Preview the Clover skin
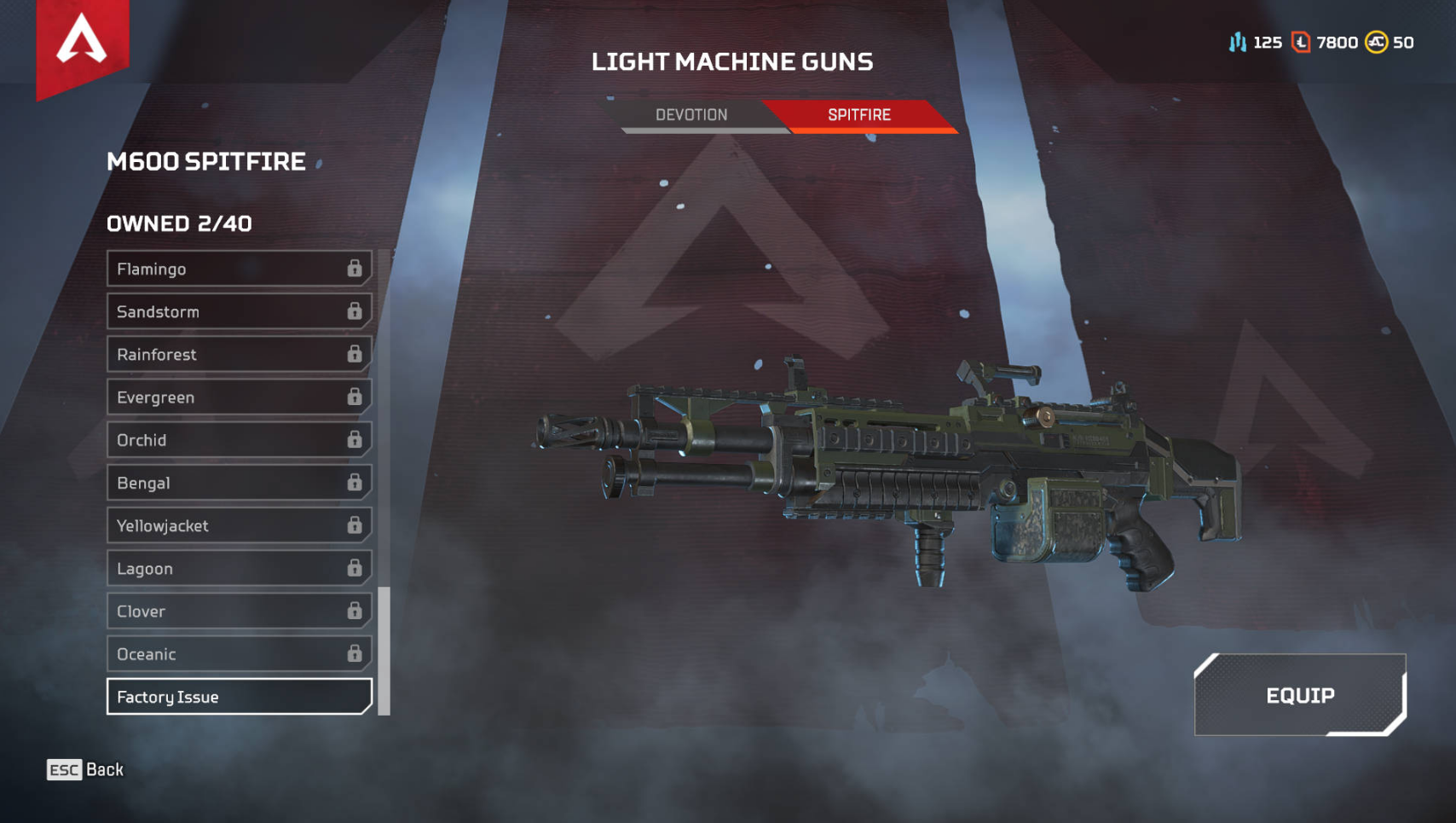Screen dimensions: 1456x823 pyautogui.click(x=239, y=611)
